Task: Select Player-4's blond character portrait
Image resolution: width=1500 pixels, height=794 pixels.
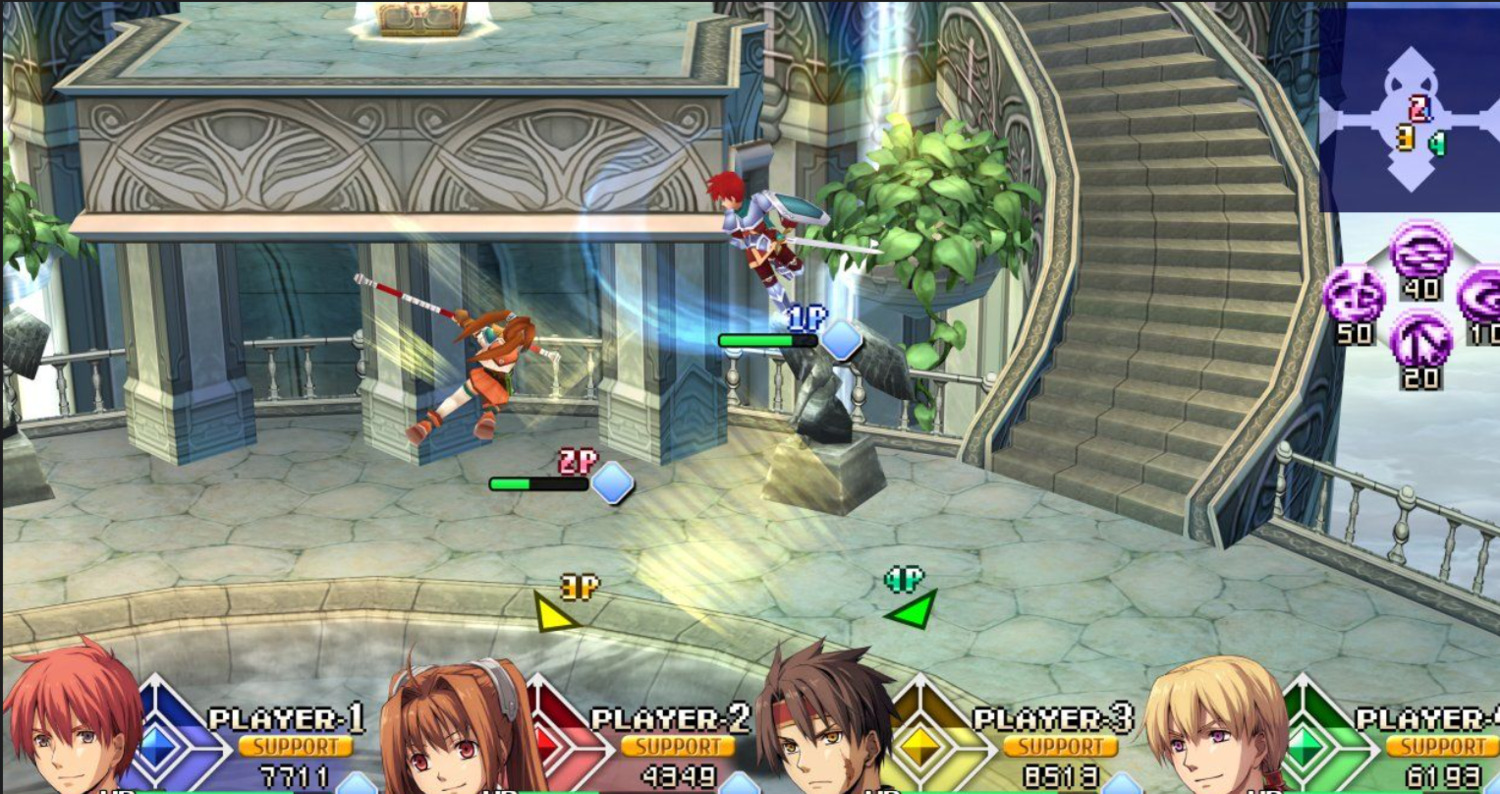Action: 1213,727
